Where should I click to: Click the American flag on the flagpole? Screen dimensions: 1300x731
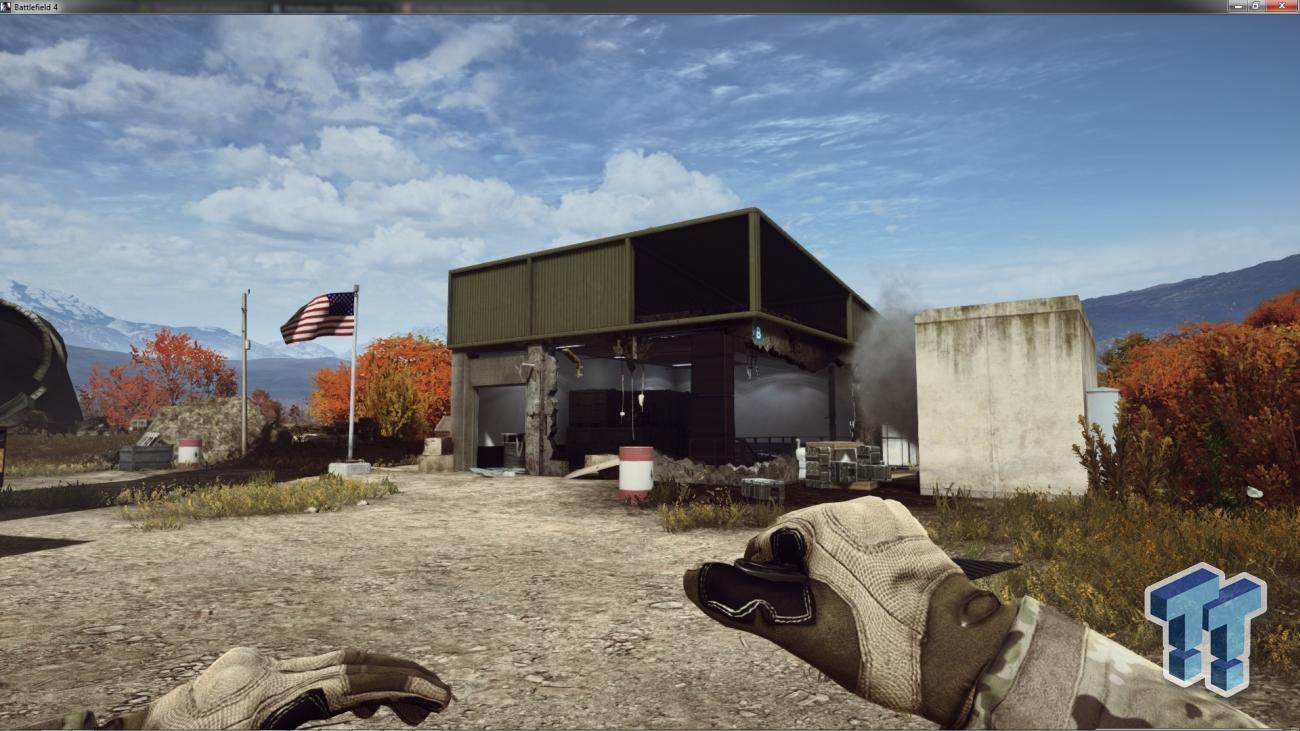[x=318, y=317]
